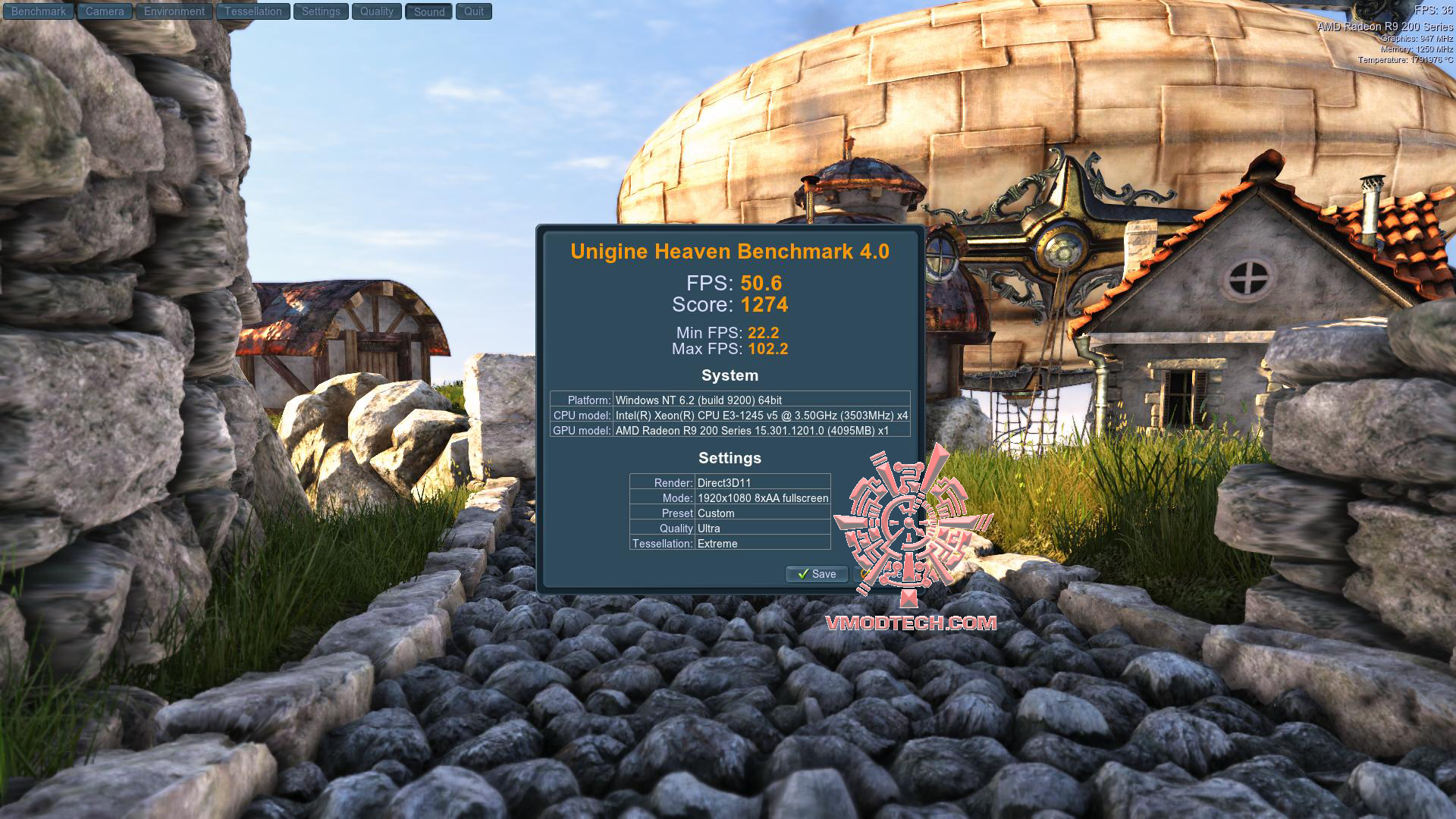
Task: Select the CPU model info row
Action: [x=730, y=416]
